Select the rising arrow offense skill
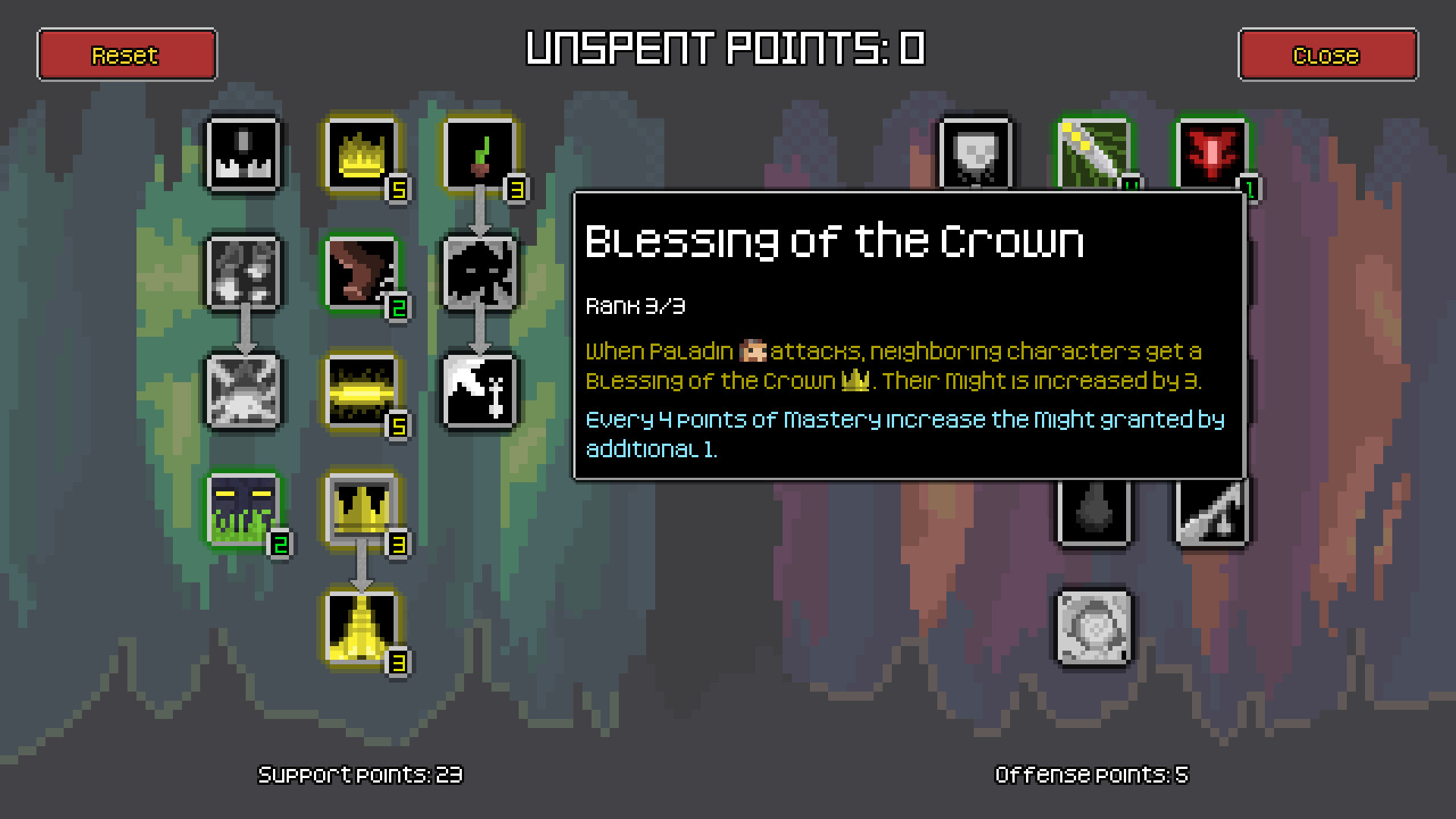 (1211, 512)
